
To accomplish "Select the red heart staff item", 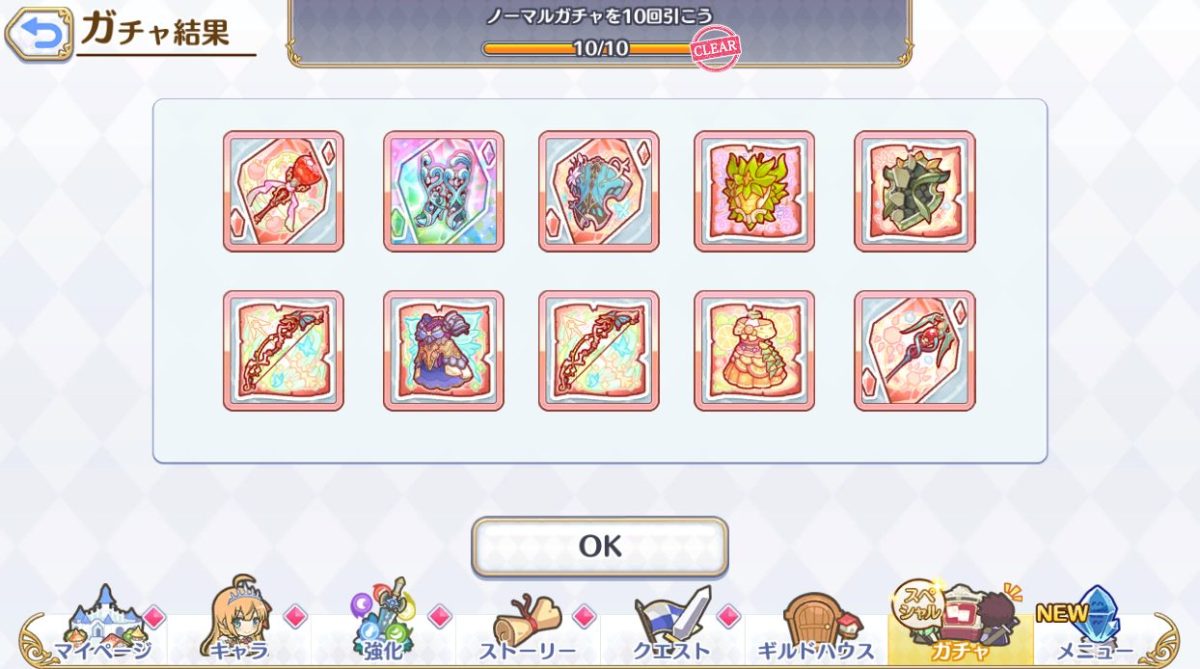I will 283,191.
